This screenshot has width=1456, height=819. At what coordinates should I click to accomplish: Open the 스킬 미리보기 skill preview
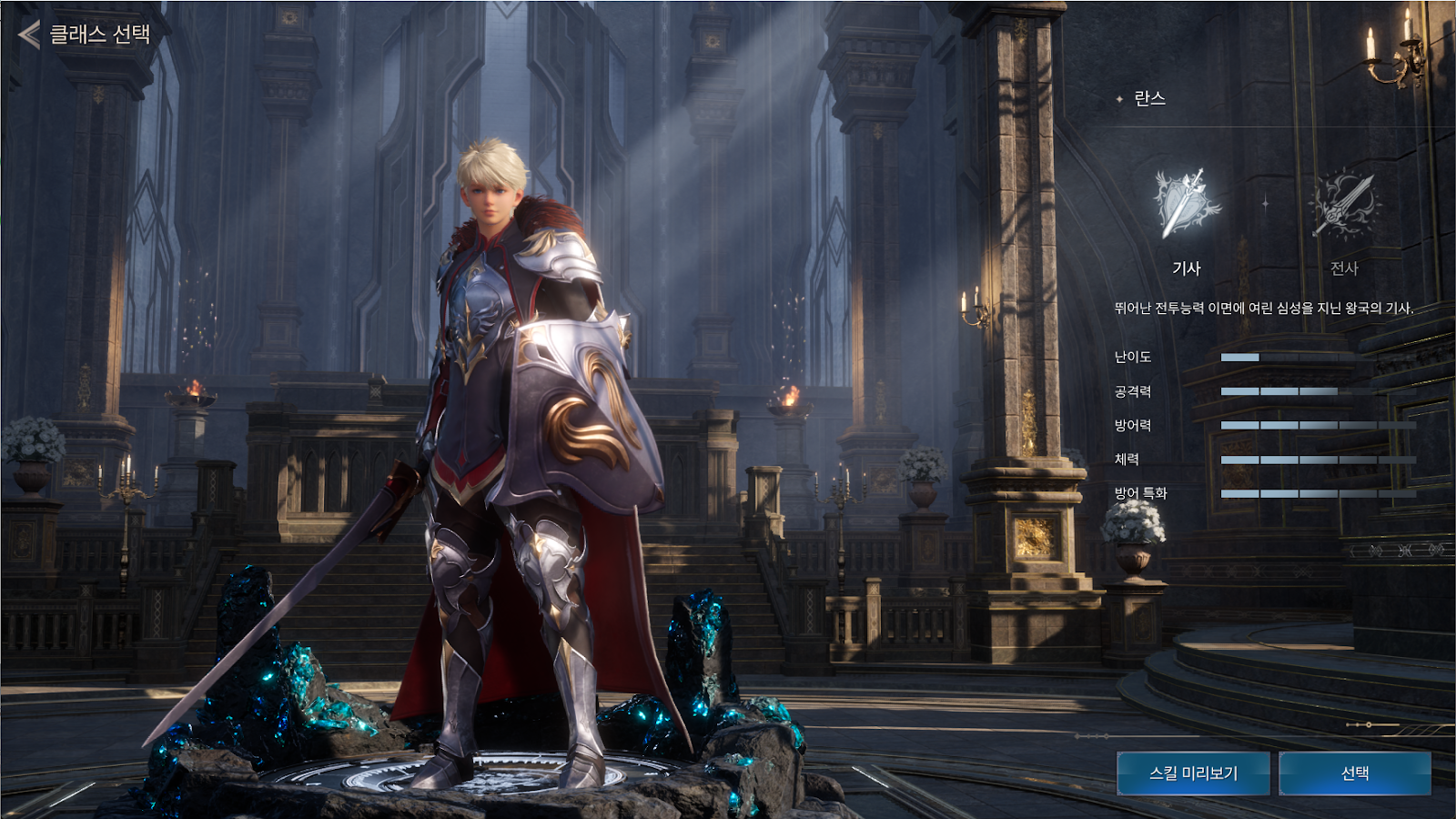pyautogui.click(x=1193, y=773)
